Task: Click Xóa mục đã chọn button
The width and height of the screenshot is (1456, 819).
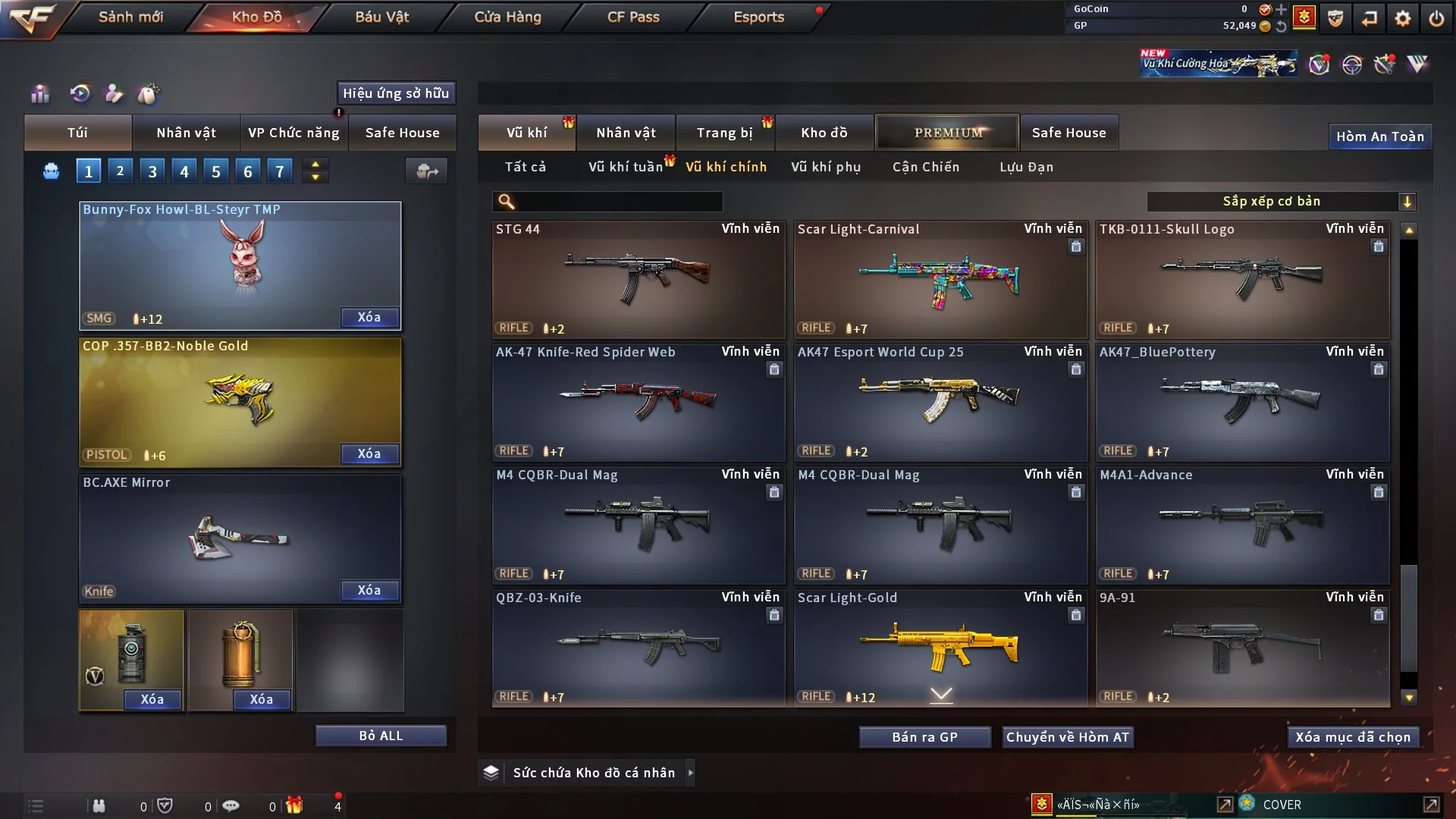Action: tap(1353, 737)
